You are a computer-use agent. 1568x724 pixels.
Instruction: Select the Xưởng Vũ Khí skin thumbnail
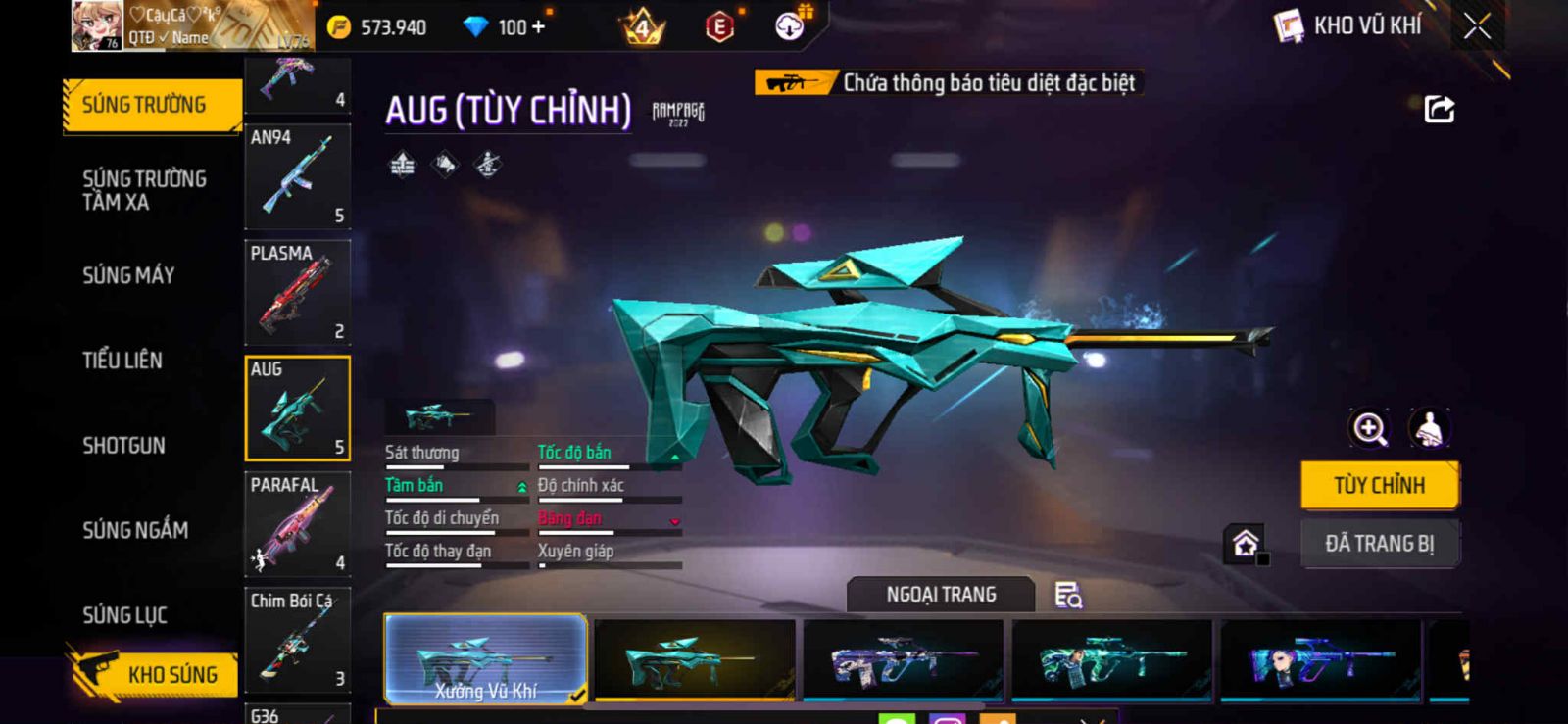click(x=485, y=659)
